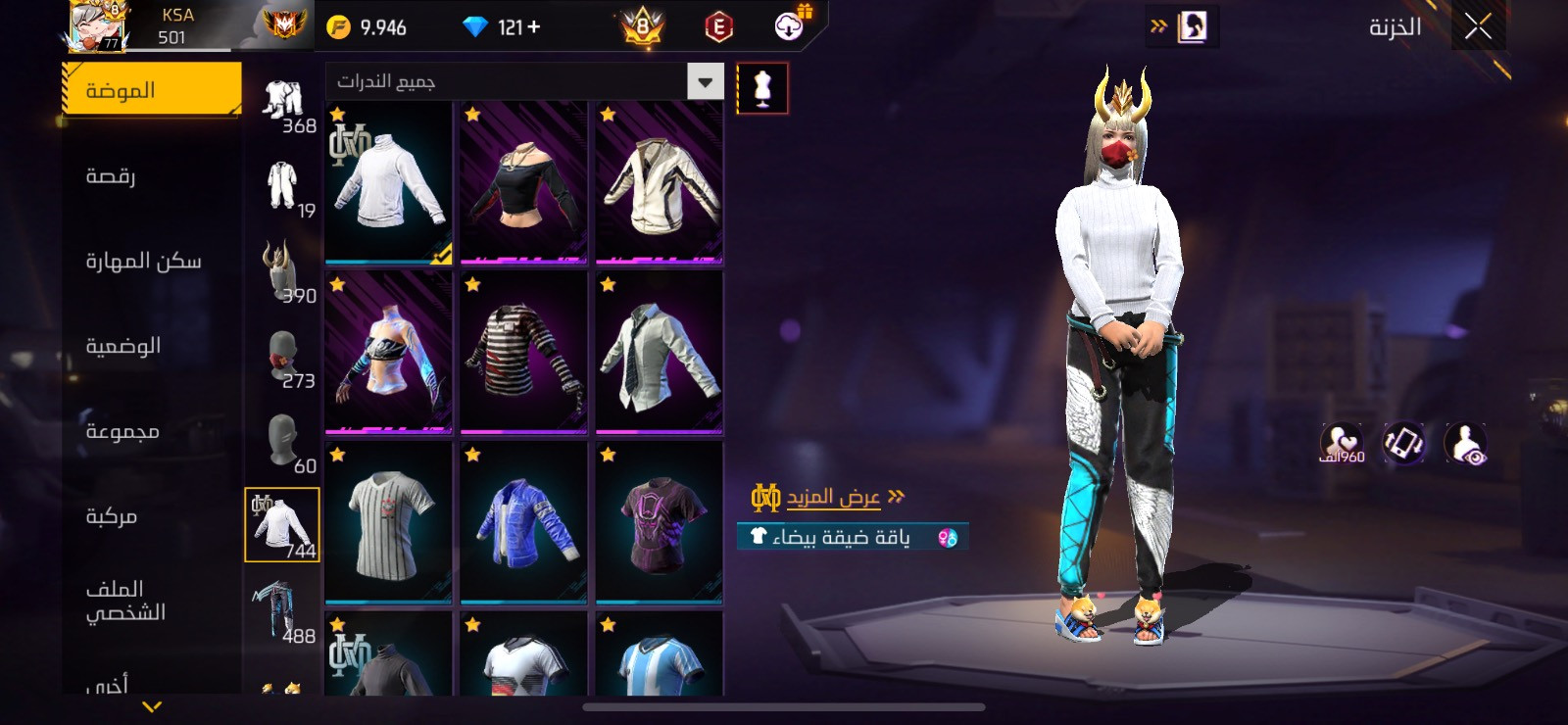Go to the مجموعة collection tab
This screenshot has height=725, width=1568.
[122, 431]
